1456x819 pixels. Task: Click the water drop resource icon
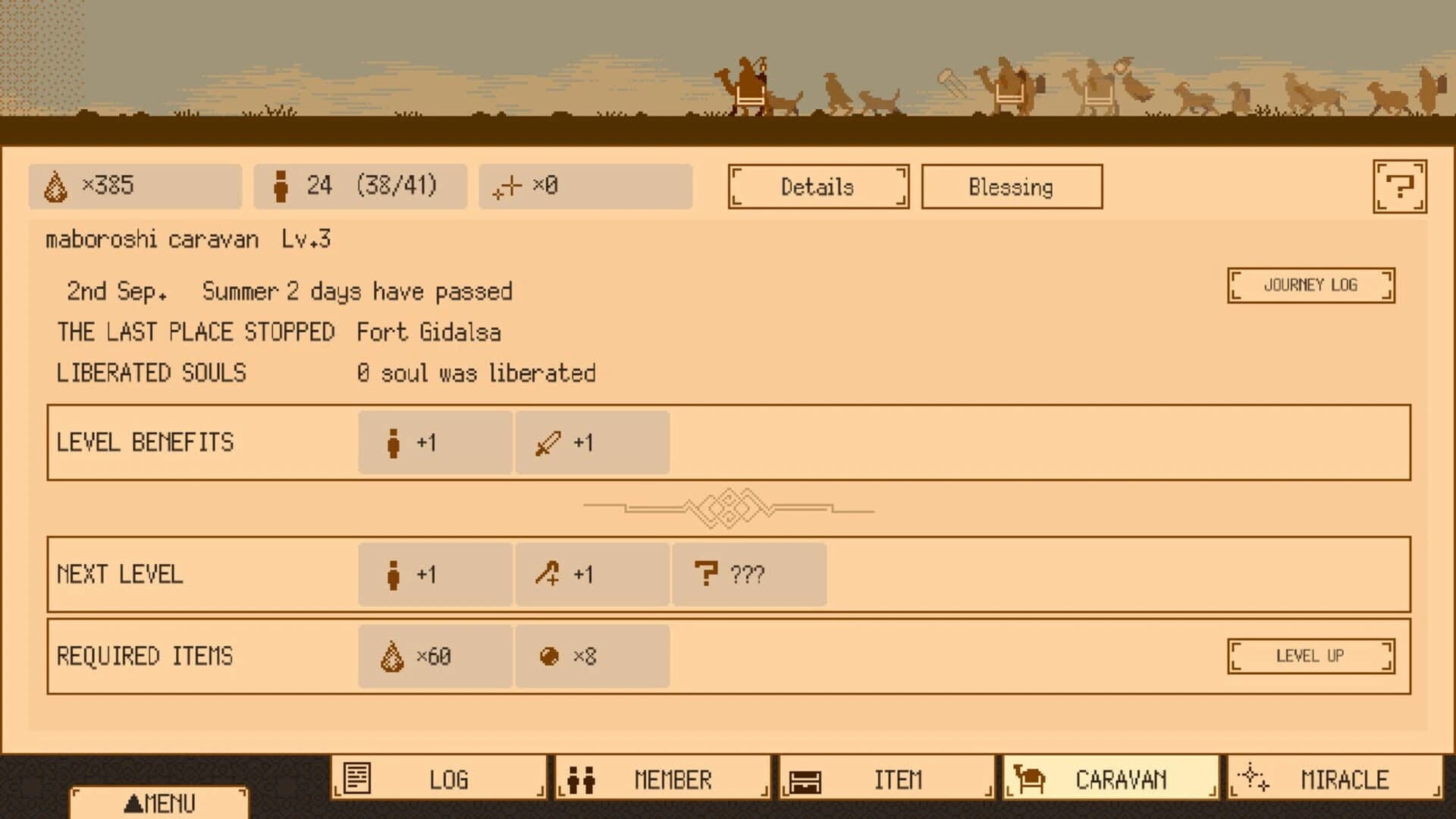pos(55,185)
